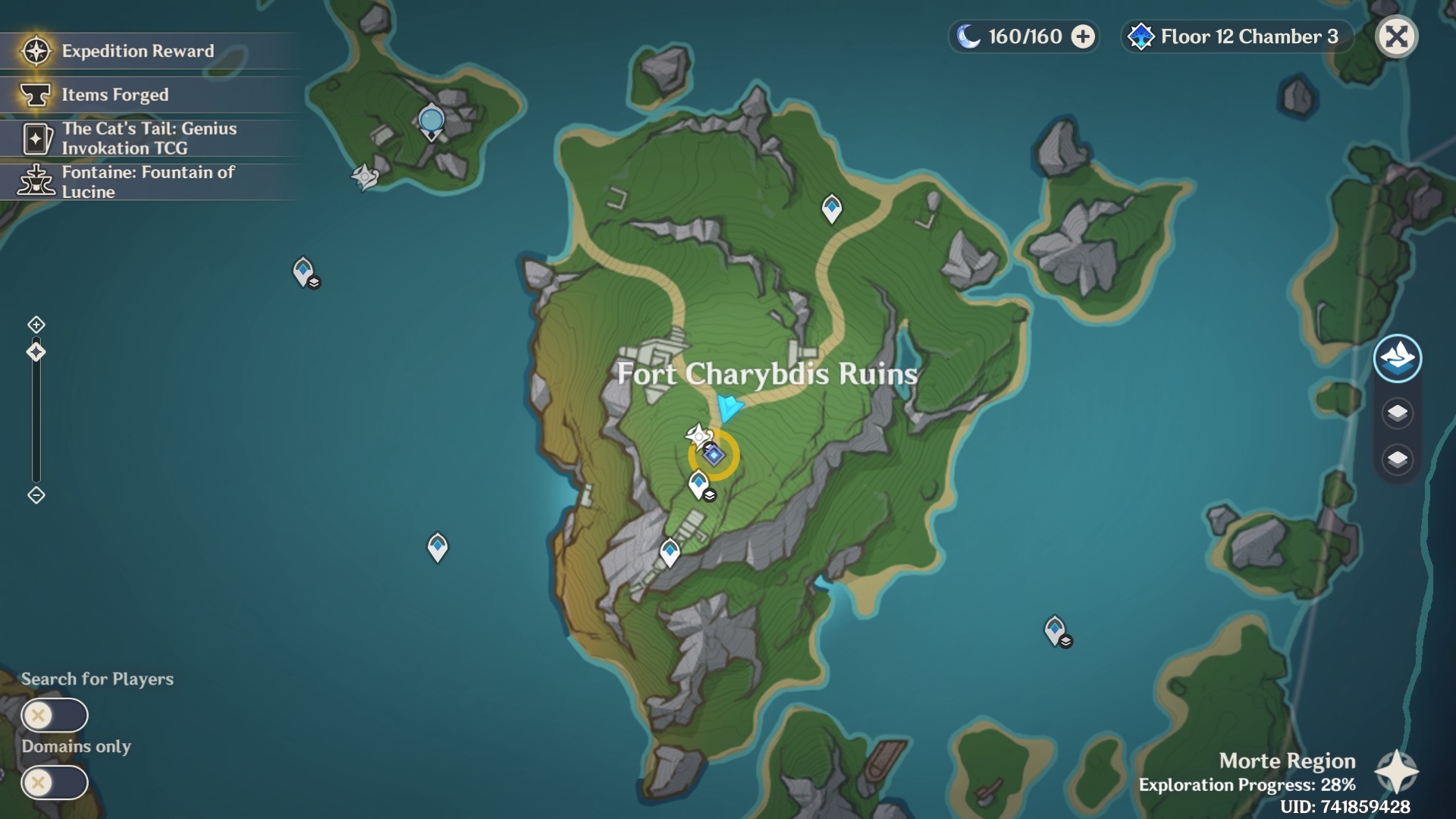Close the map with the X button
Screen dimensions: 1456x819
(1396, 36)
